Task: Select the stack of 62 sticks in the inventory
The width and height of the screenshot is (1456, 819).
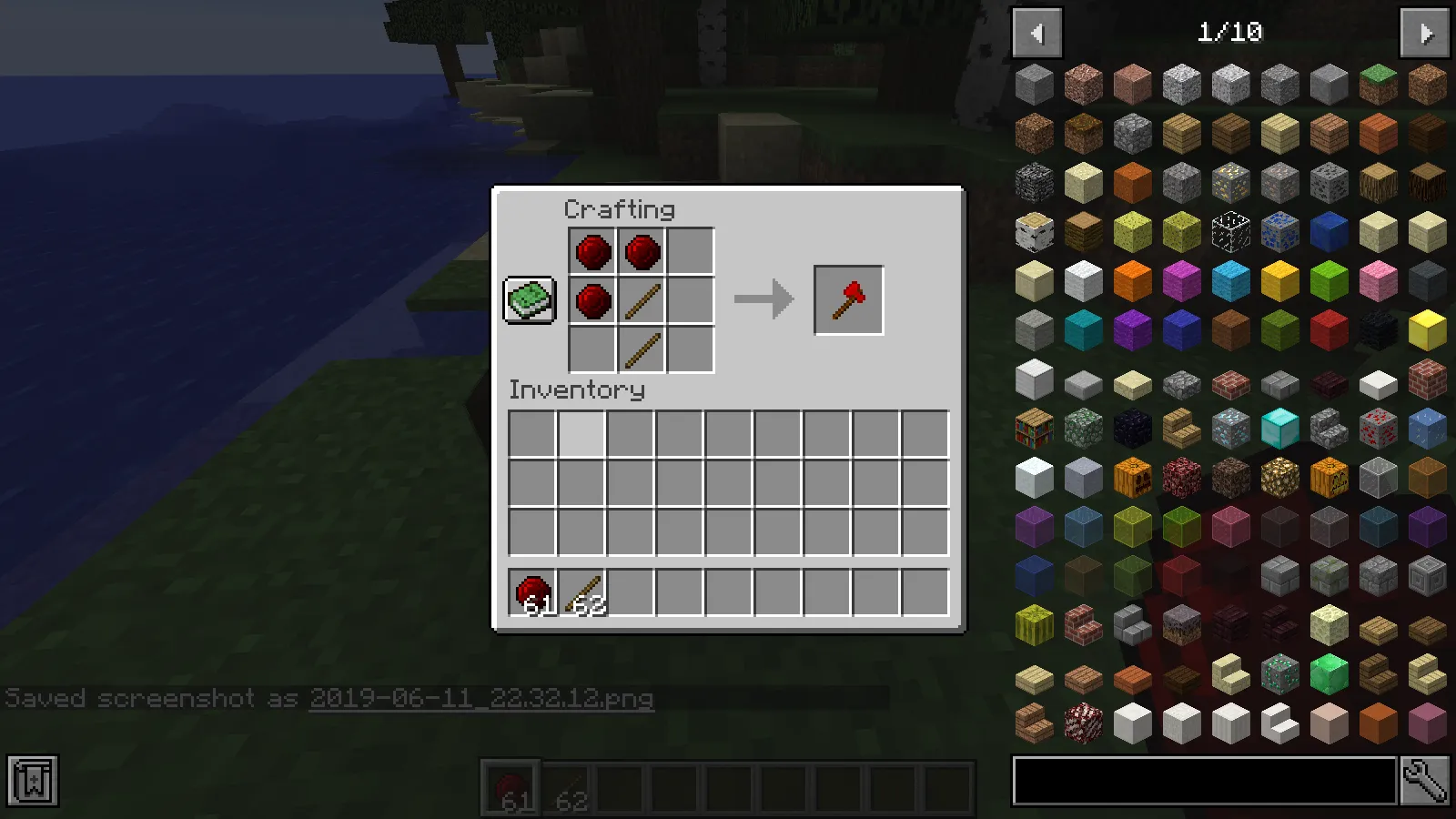Action: click(x=584, y=591)
